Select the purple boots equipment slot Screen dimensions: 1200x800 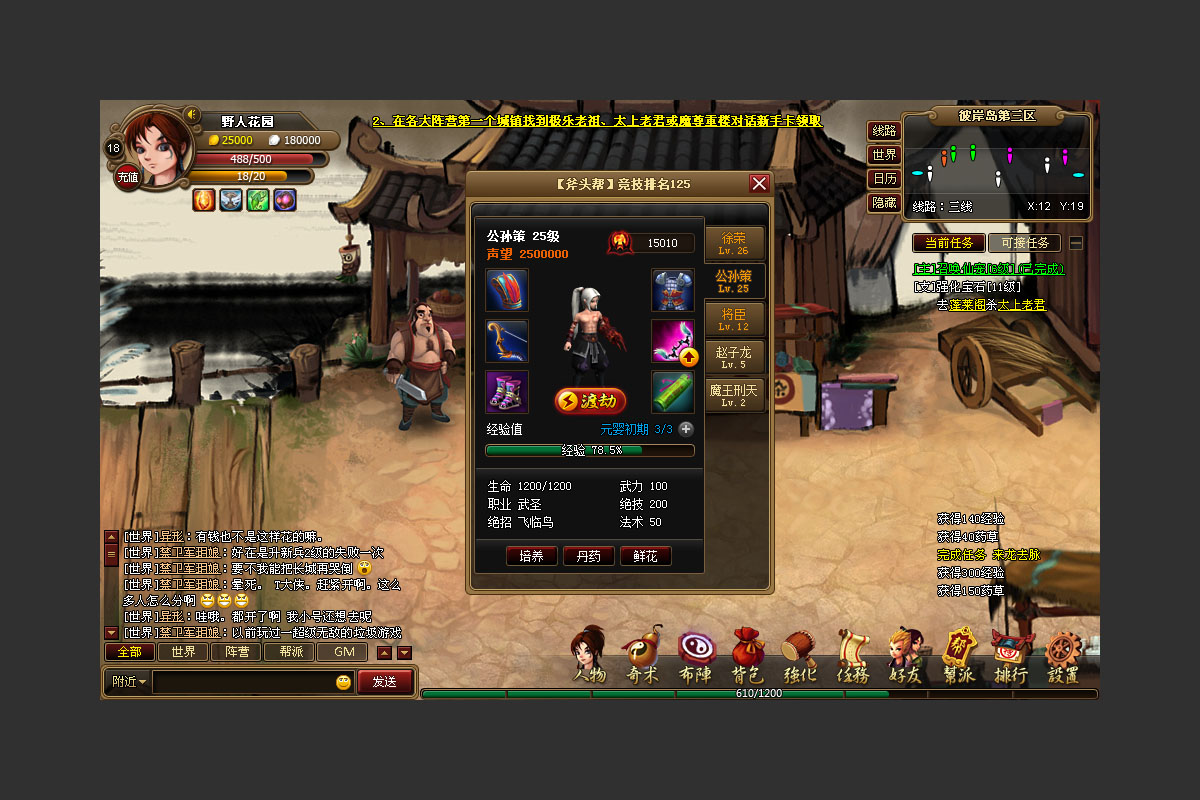pos(507,392)
